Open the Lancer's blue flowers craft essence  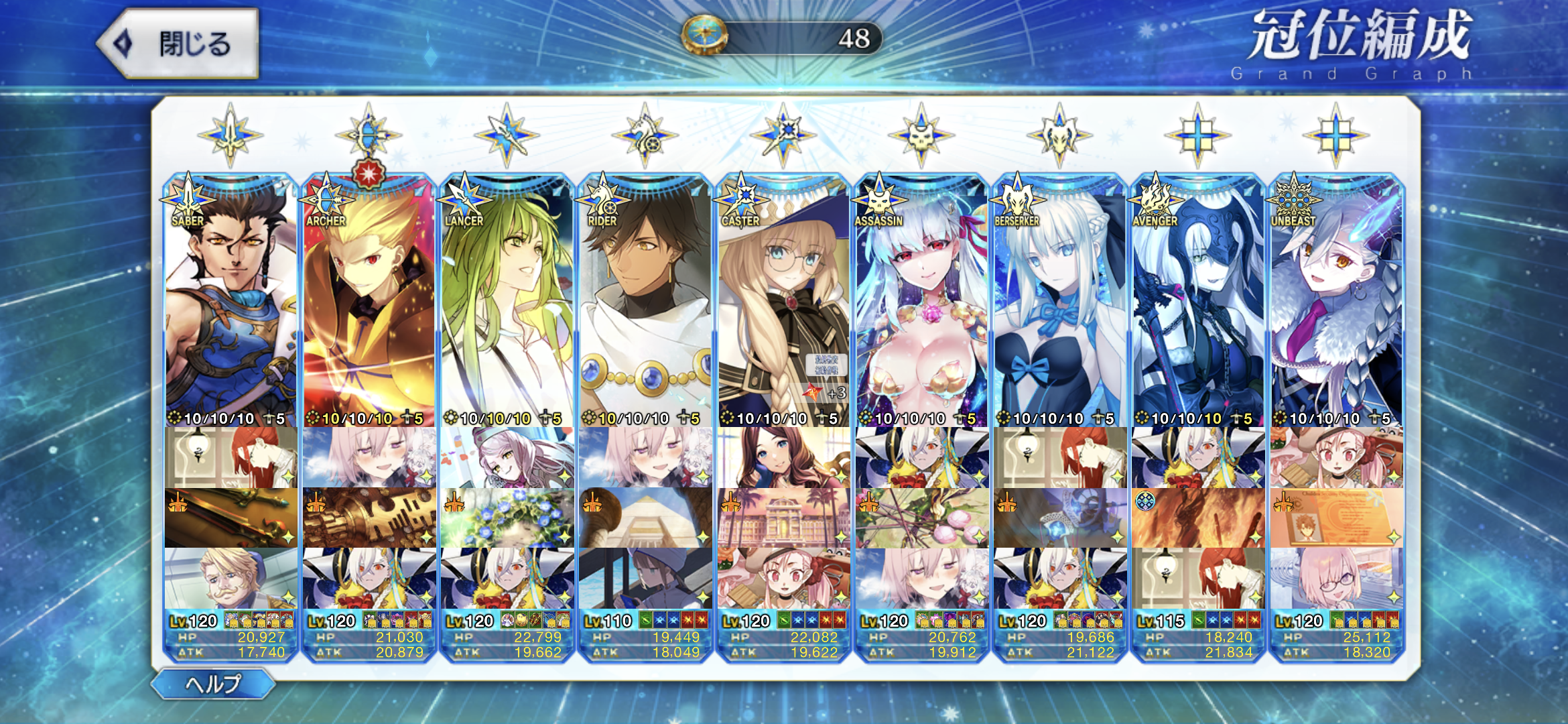[x=507, y=518]
